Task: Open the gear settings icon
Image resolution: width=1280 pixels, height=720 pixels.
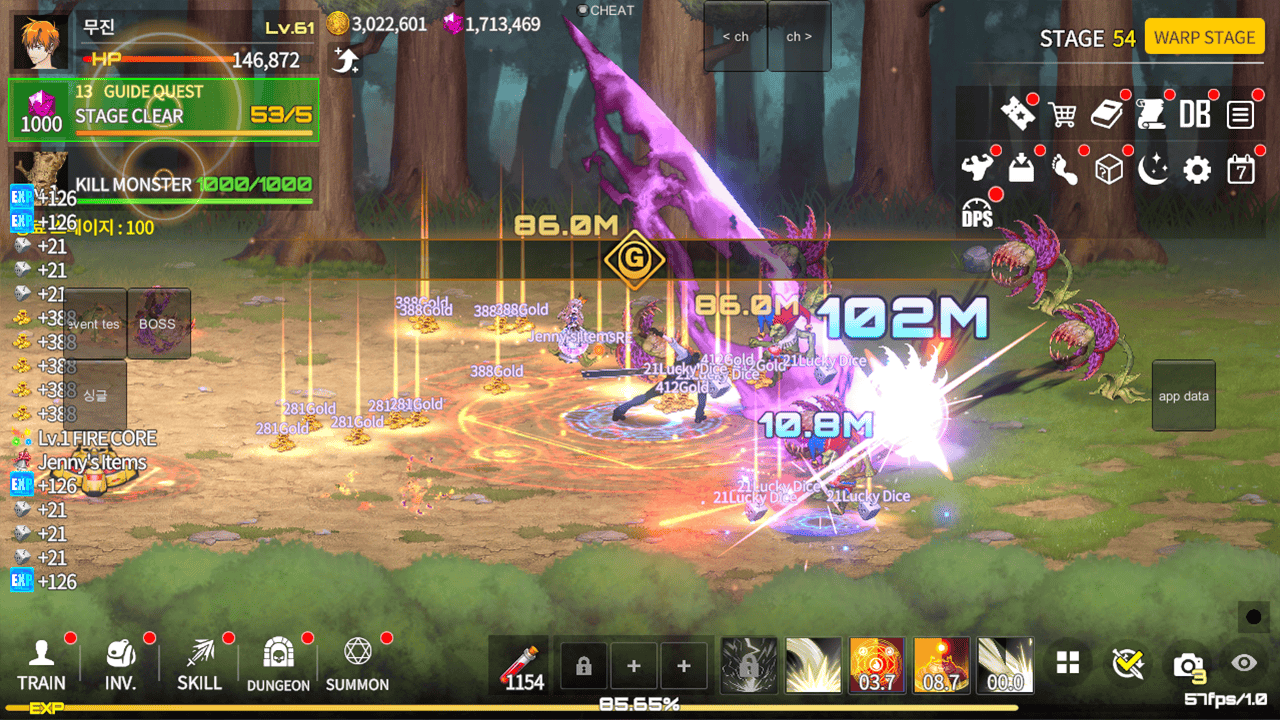Action: 1196,170
